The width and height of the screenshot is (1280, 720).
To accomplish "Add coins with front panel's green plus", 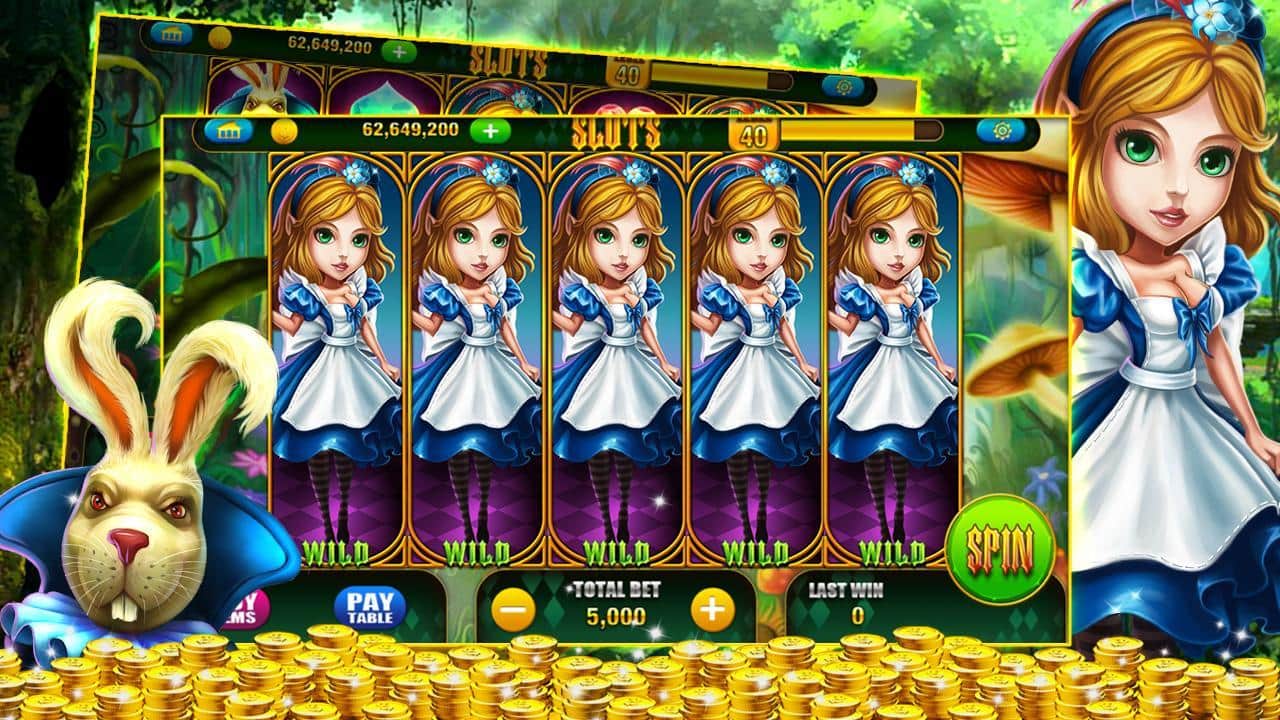I will pyautogui.click(x=489, y=130).
